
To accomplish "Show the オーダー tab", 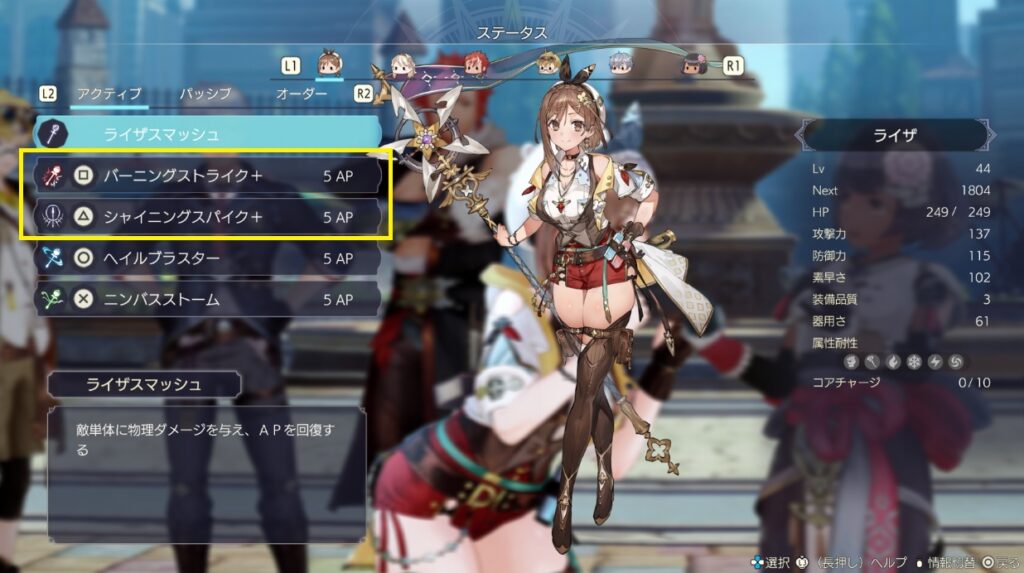I will (301, 93).
